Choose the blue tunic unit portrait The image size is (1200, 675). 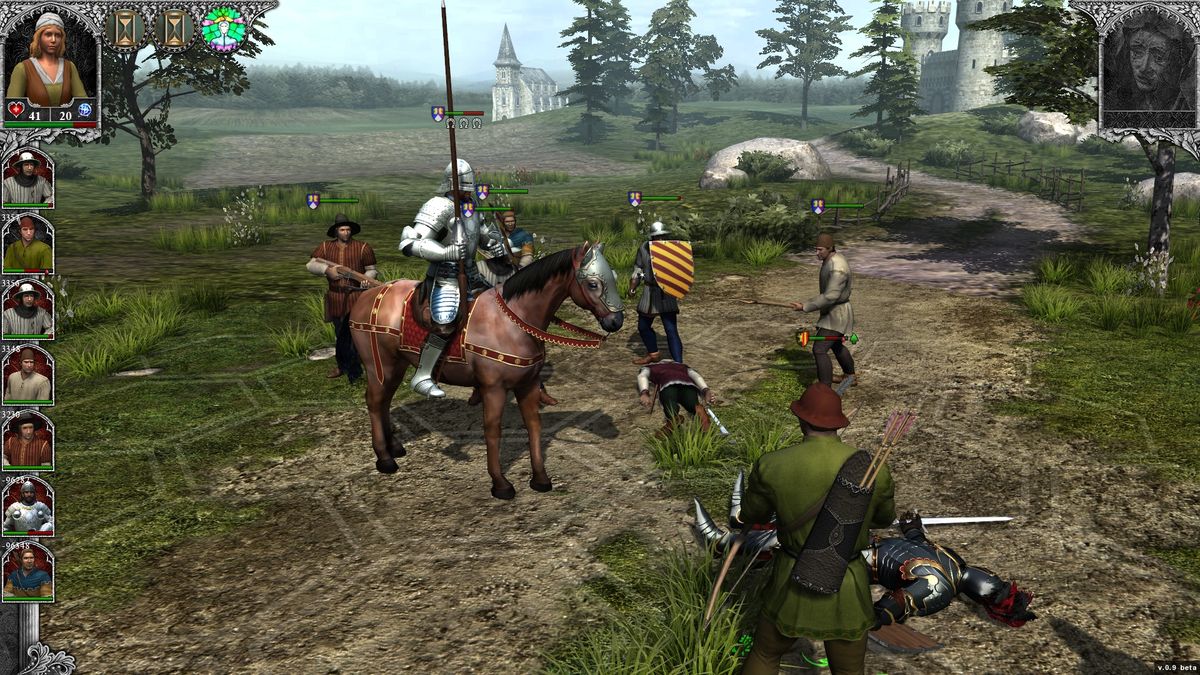point(27,573)
